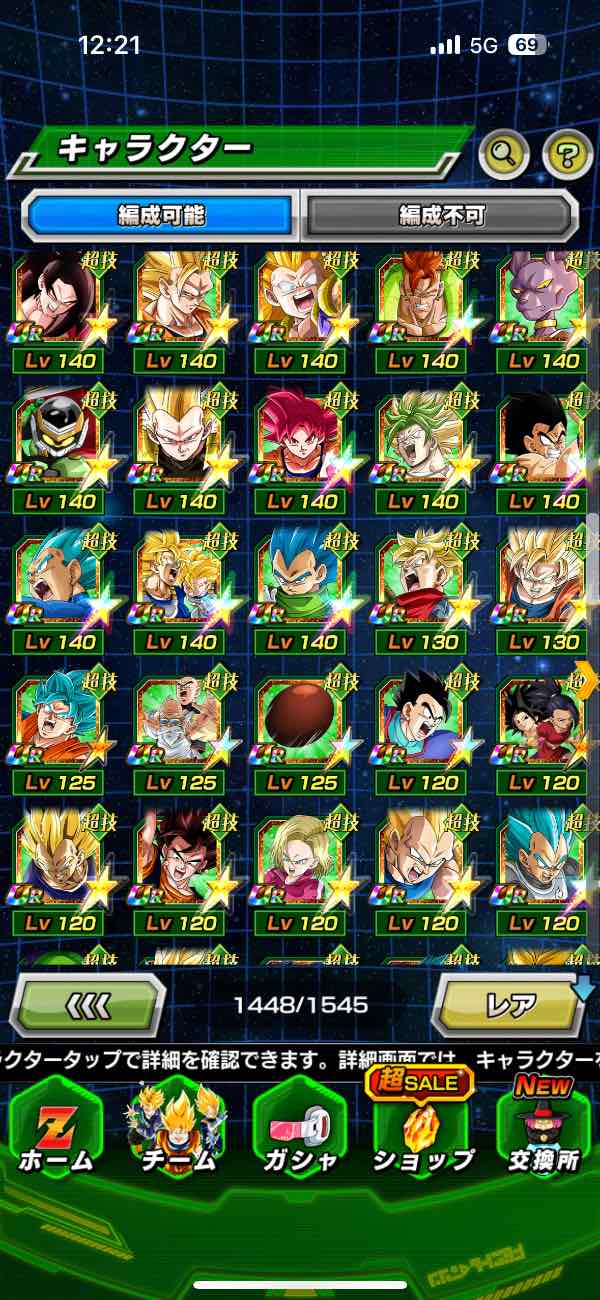Click the orange arrow on the right edge
The width and height of the screenshot is (600, 1300).
pos(588,679)
